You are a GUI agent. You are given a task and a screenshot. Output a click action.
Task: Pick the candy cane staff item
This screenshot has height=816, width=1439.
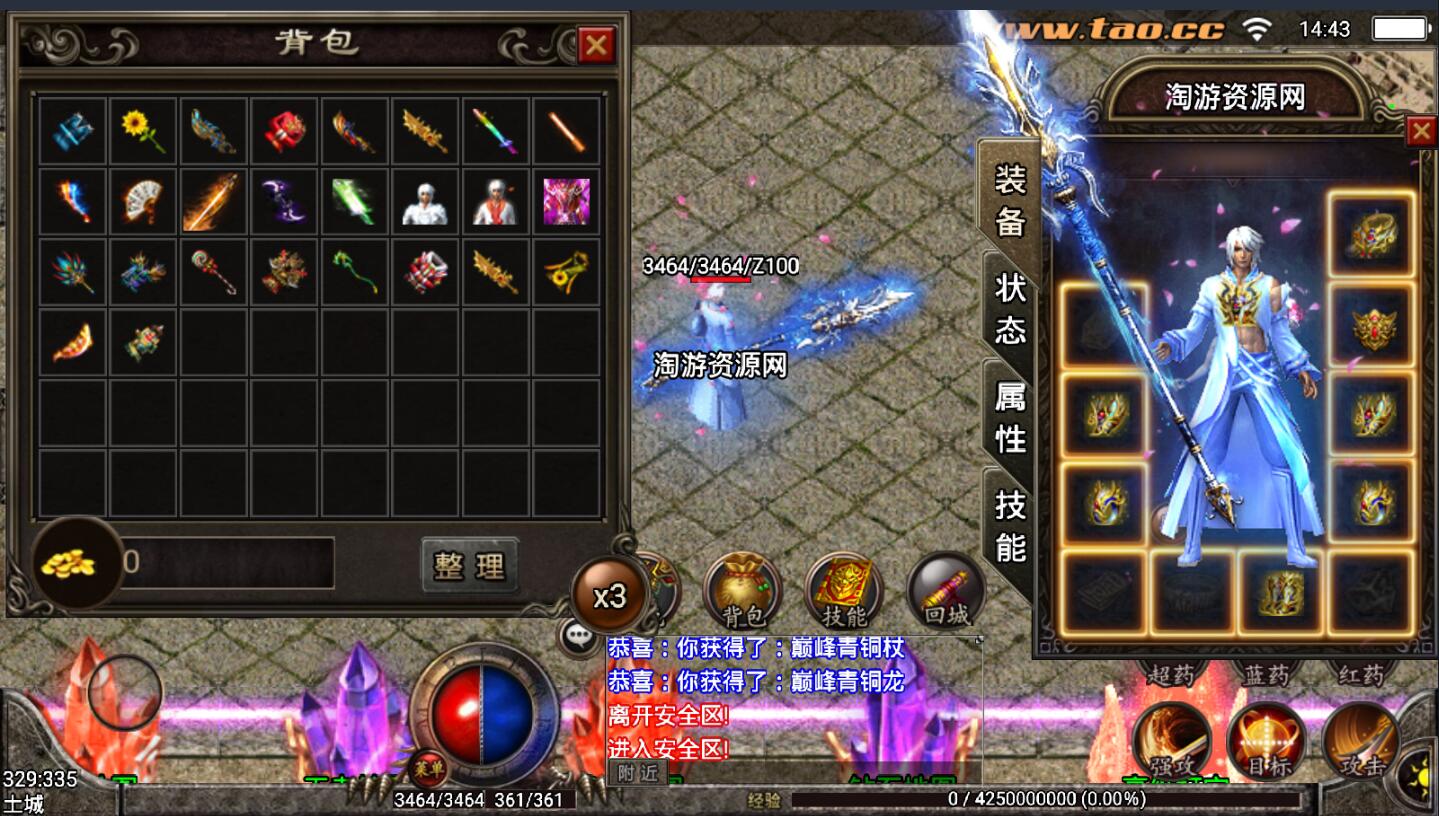213,271
